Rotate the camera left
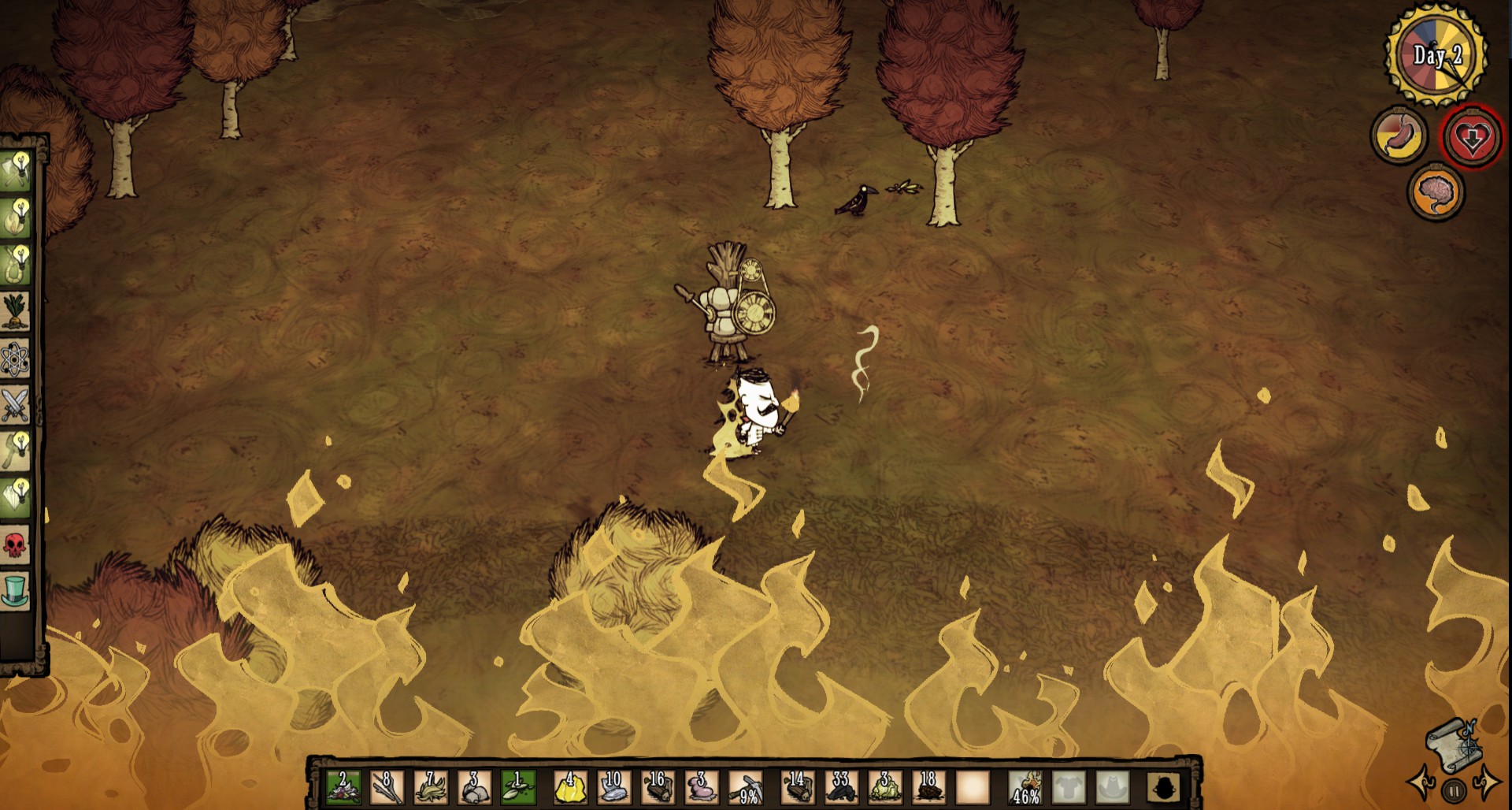 click(1422, 782)
